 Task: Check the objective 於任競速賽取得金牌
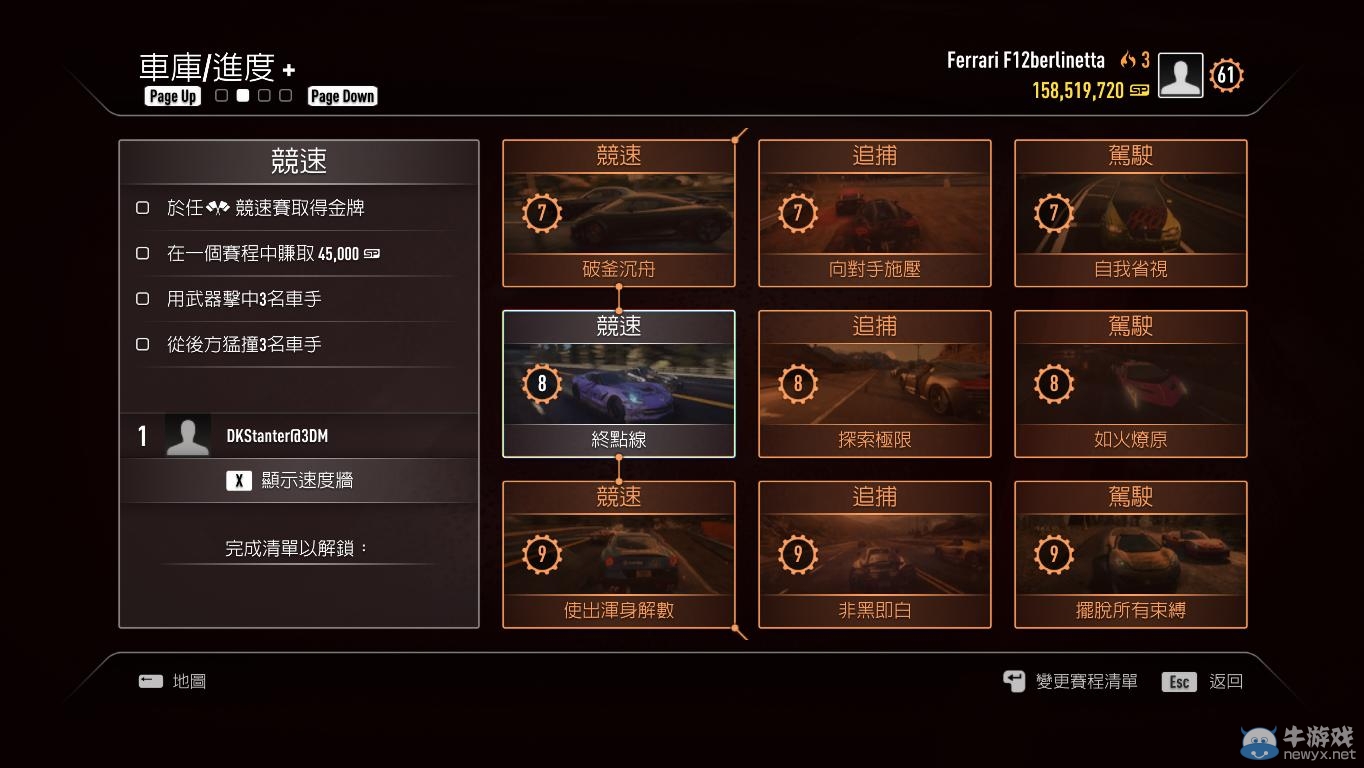coord(142,208)
